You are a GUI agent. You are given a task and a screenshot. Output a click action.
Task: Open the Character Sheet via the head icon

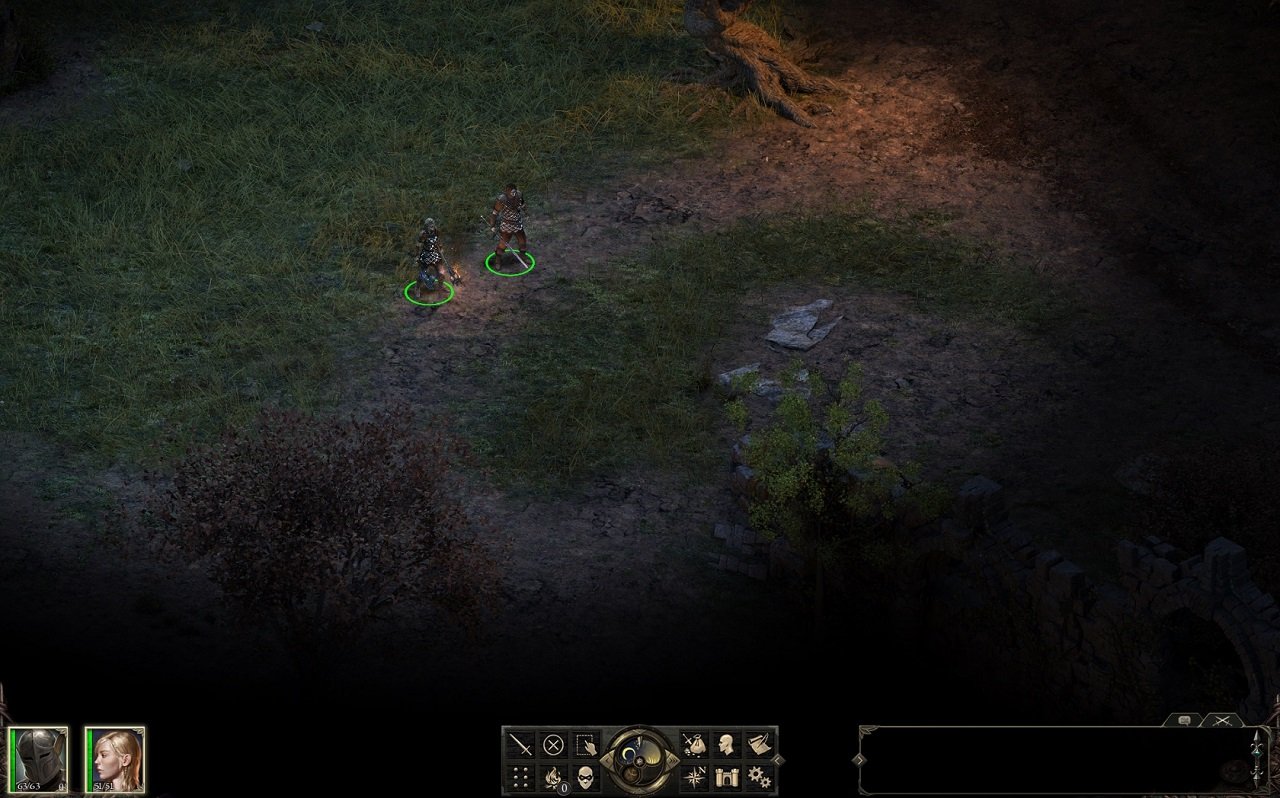click(726, 744)
